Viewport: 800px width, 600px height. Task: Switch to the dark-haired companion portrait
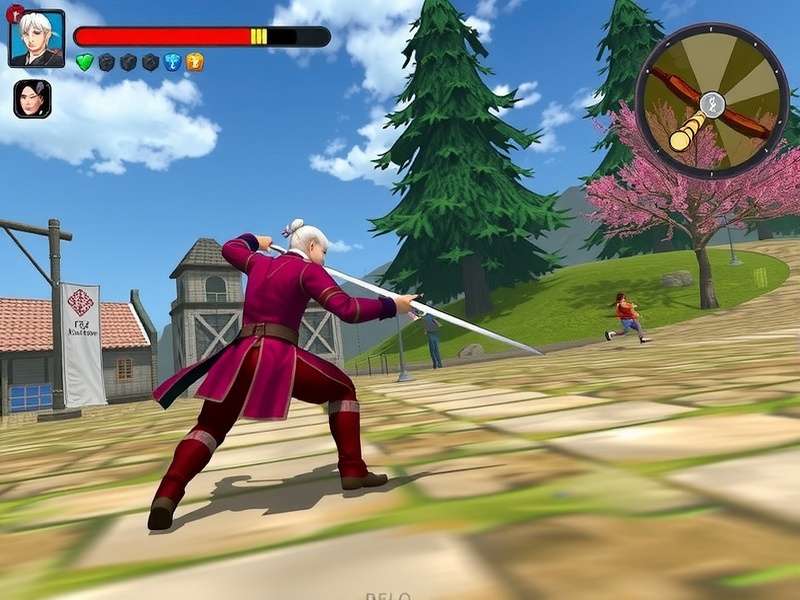point(32,99)
